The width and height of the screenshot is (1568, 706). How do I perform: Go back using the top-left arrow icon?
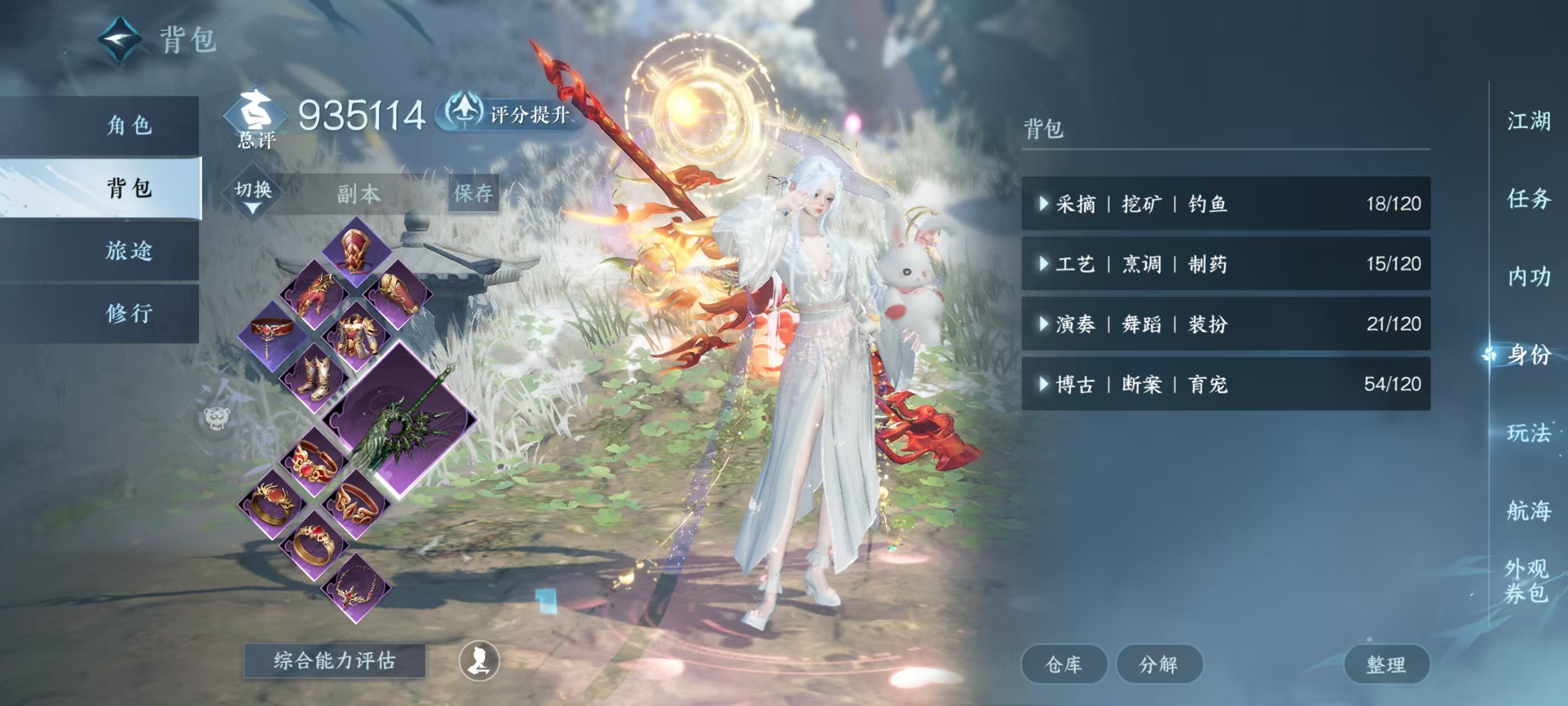tap(120, 40)
